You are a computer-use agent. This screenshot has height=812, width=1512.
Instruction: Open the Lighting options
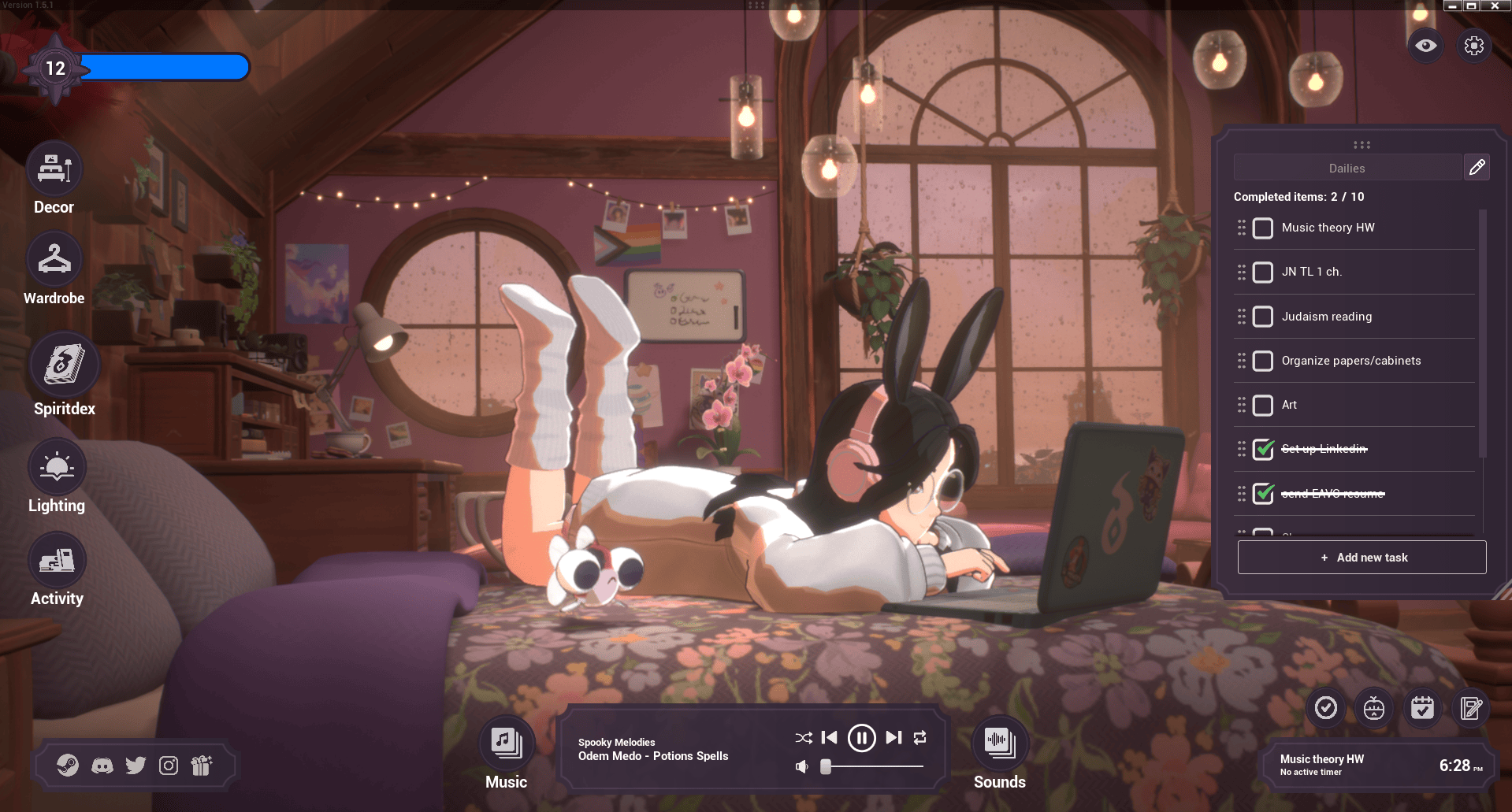(x=57, y=465)
